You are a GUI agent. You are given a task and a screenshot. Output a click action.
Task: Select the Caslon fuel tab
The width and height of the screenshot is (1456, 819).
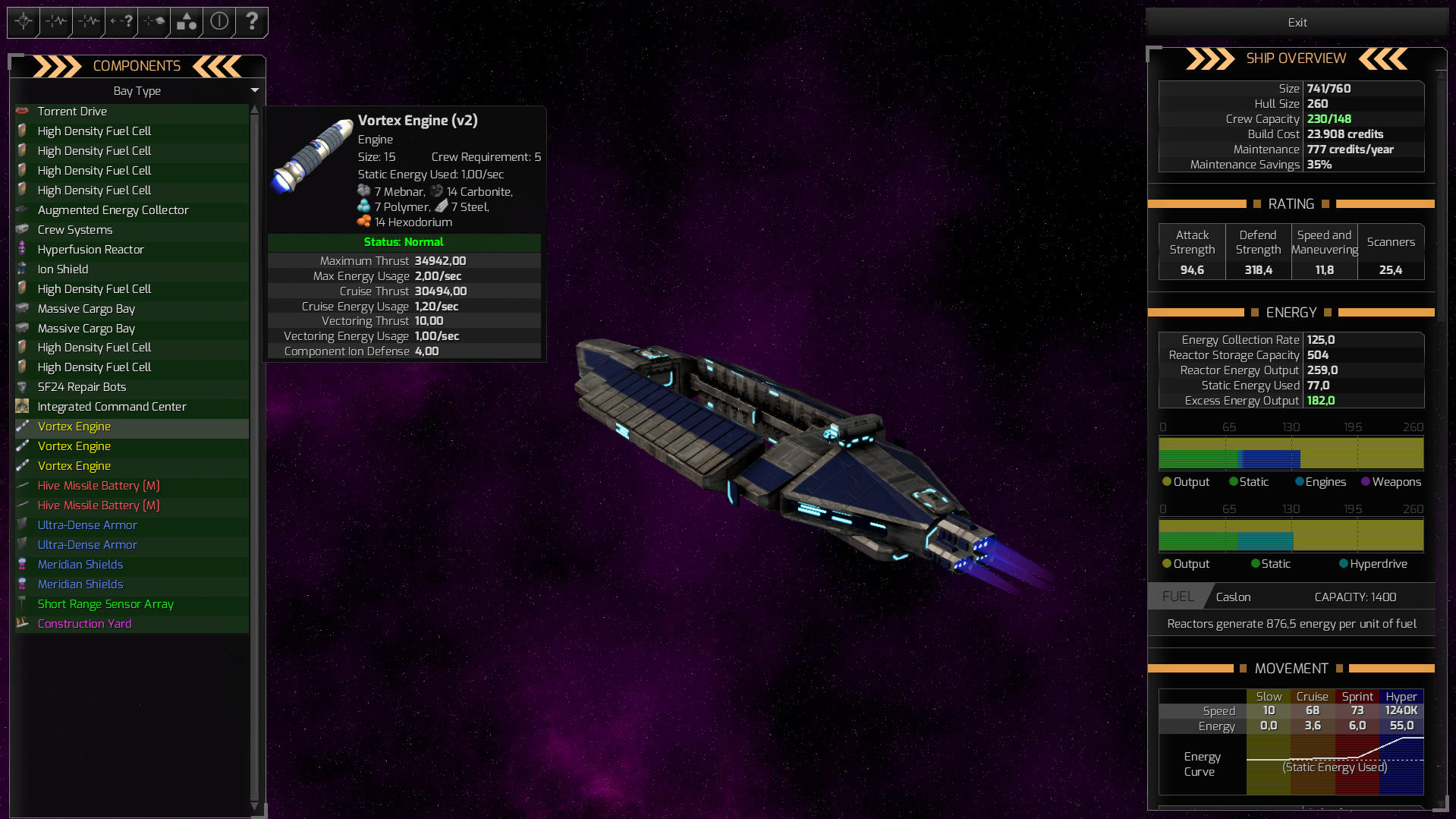[1232, 597]
